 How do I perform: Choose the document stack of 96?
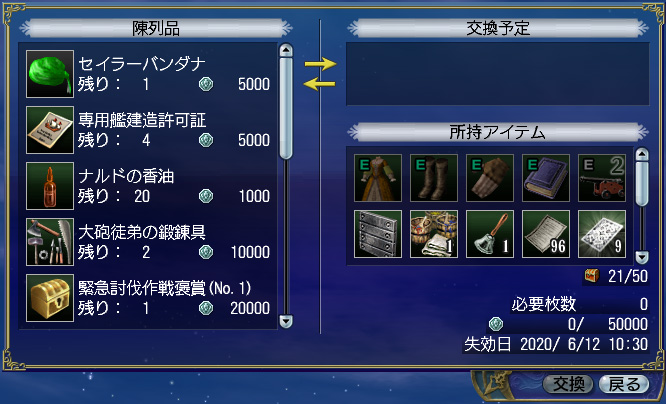pyautogui.click(x=546, y=234)
